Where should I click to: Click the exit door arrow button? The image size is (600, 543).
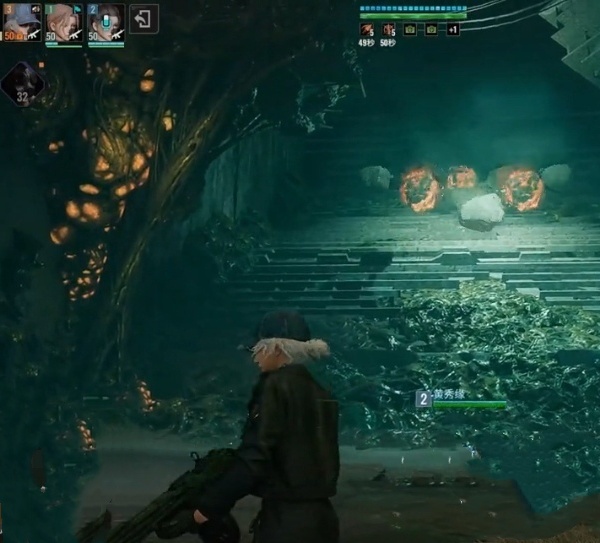click(144, 19)
